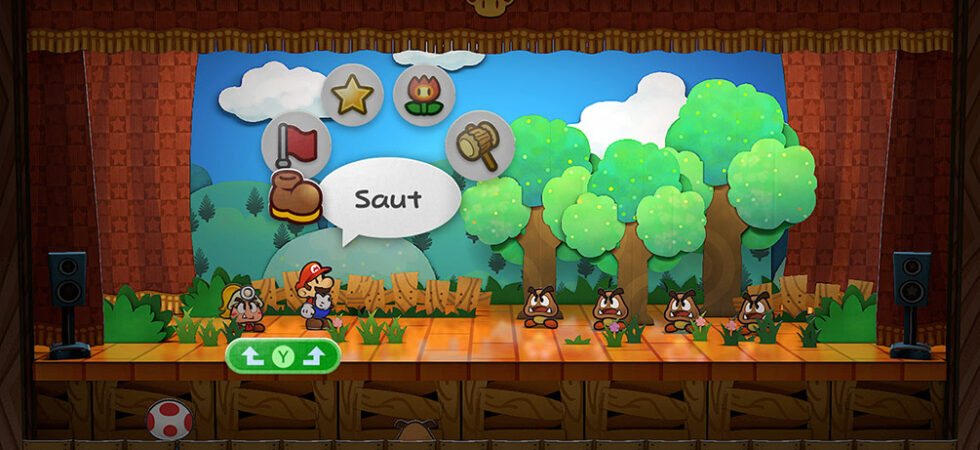Screen dimensions: 980x450
Task: Open the gold star special moves
Action: 352,96
